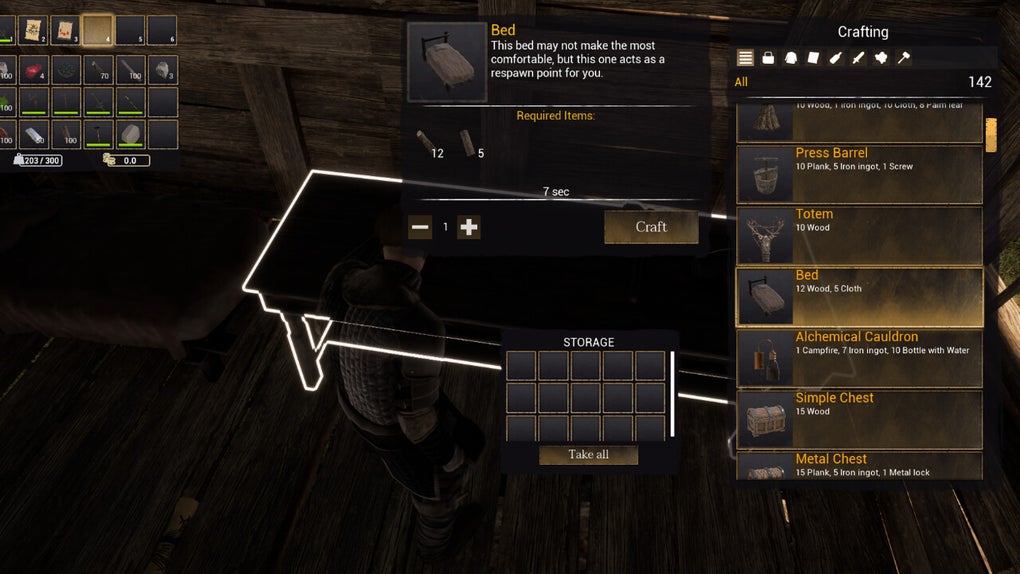The width and height of the screenshot is (1020, 574).
Task: Switch to the hammer crafting category
Action: 903,58
